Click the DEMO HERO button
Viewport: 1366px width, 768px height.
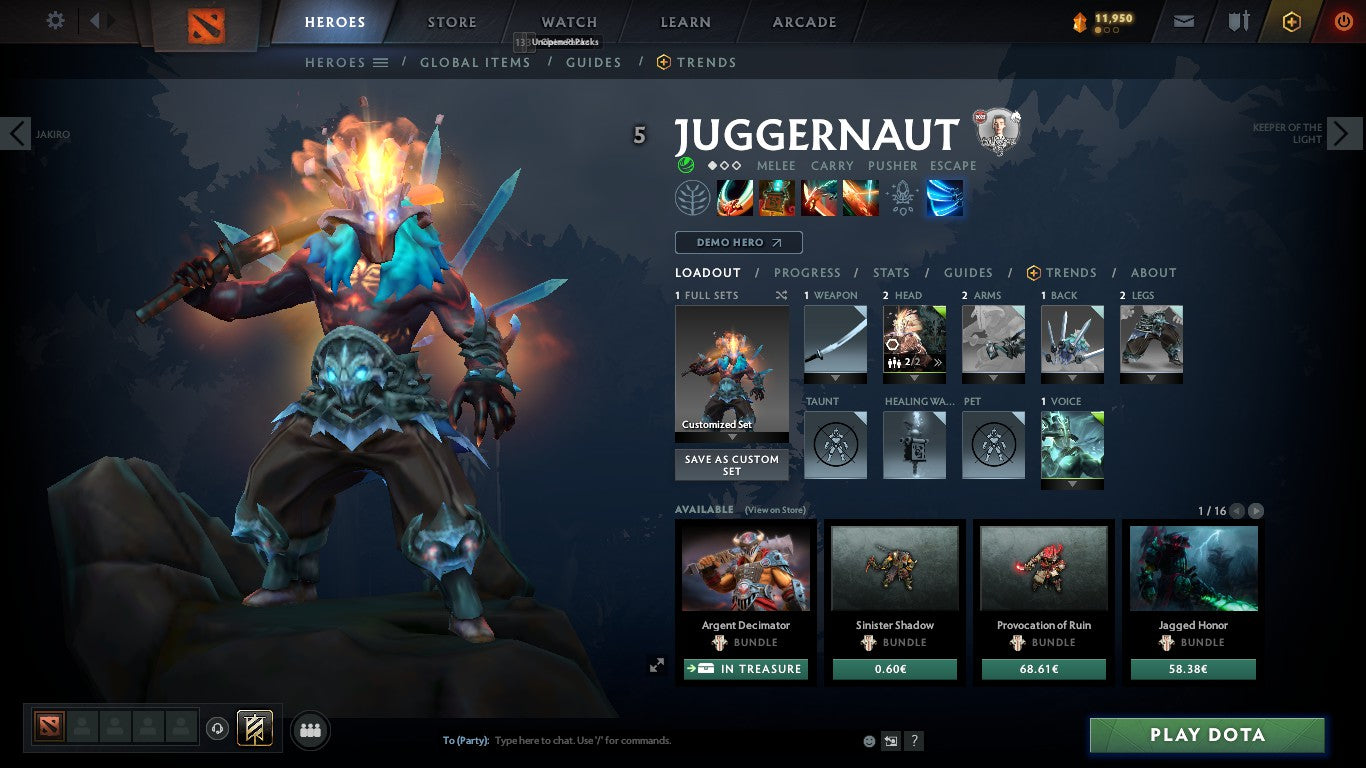(738, 242)
